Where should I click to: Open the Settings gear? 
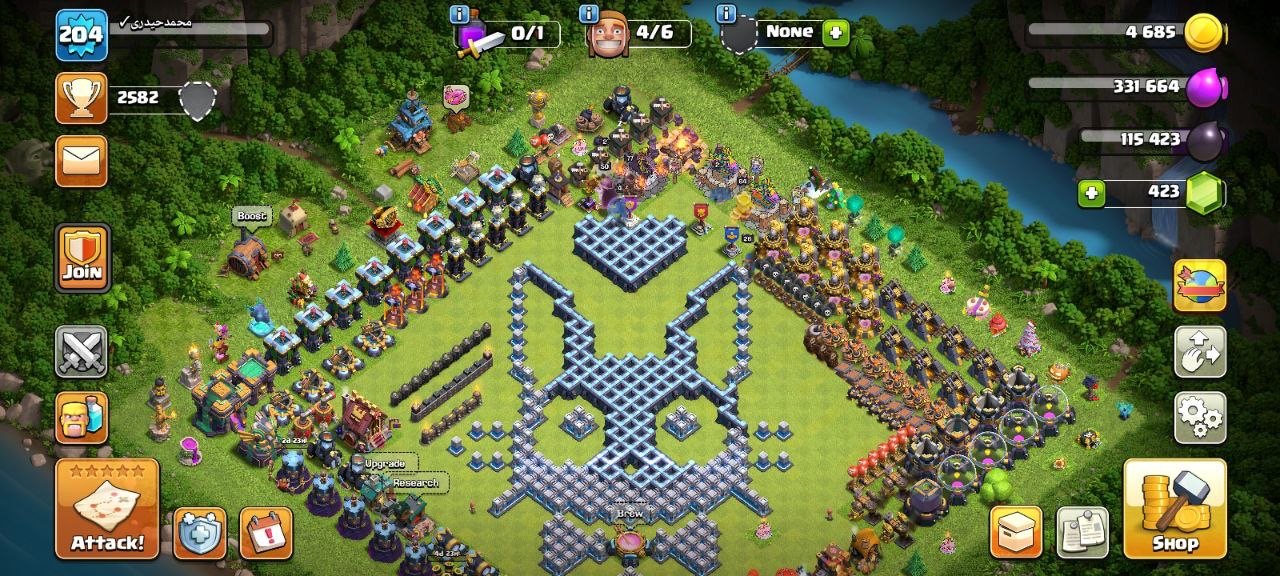(1200, 417)
